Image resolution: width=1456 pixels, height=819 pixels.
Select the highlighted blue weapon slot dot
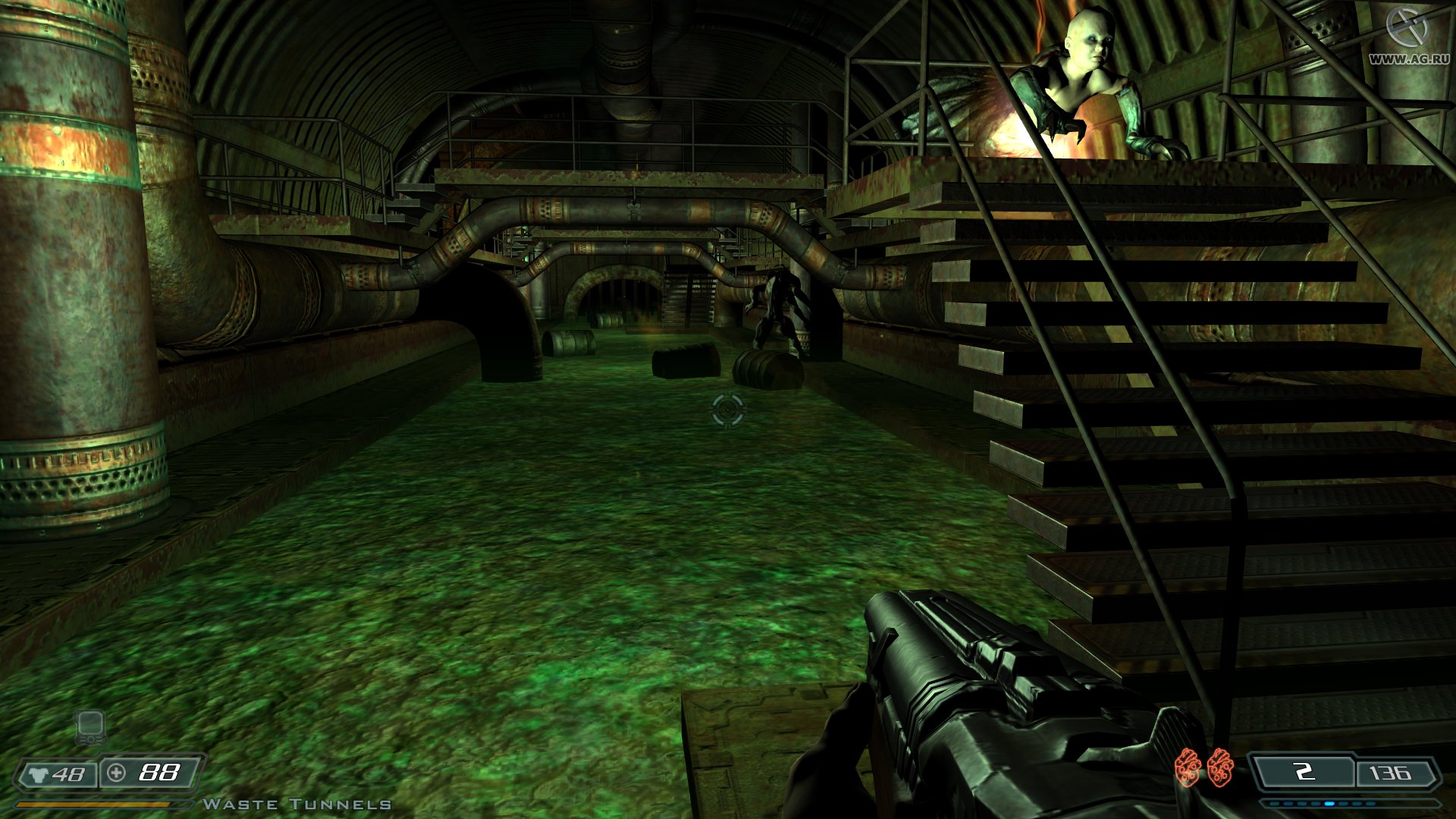[1330, 804]
